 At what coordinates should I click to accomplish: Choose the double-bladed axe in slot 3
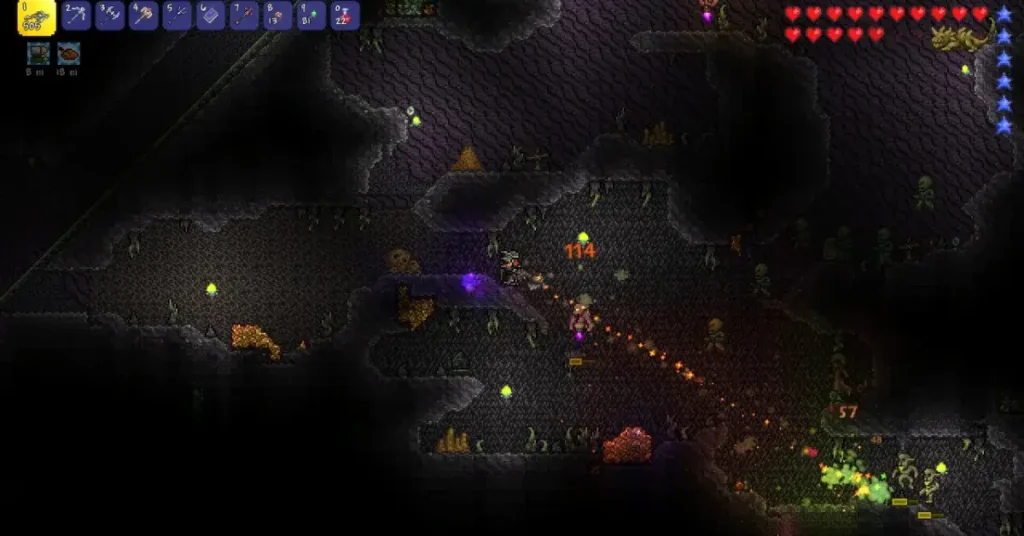point(110,15)
